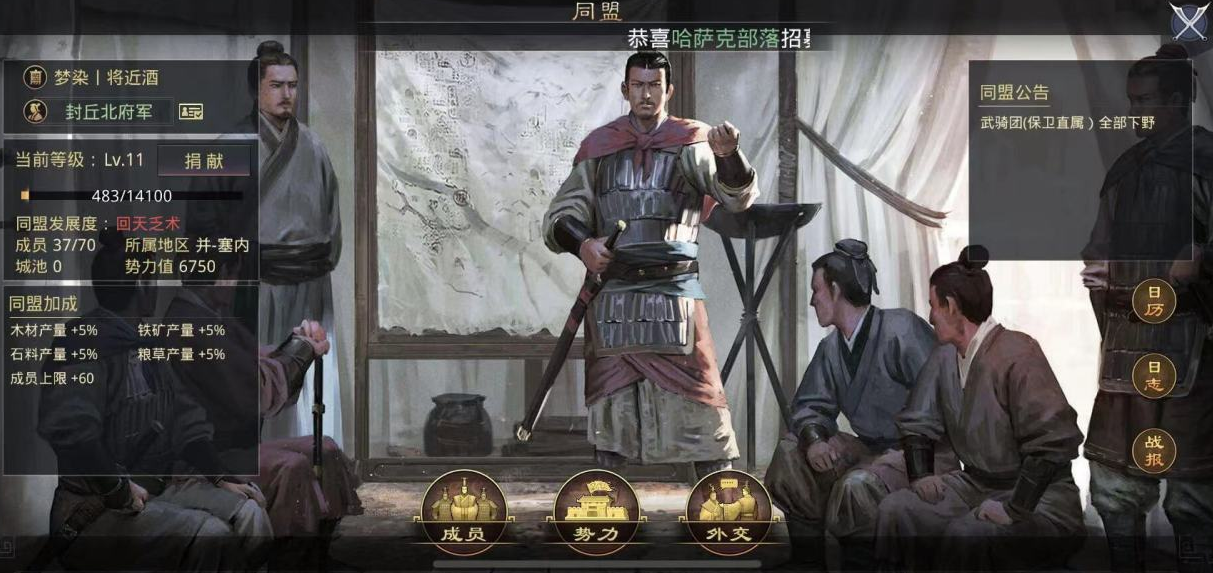Click the 捐献 donate button
The height and width of the screenshot is (573, 1213).
tap(203, 160)
